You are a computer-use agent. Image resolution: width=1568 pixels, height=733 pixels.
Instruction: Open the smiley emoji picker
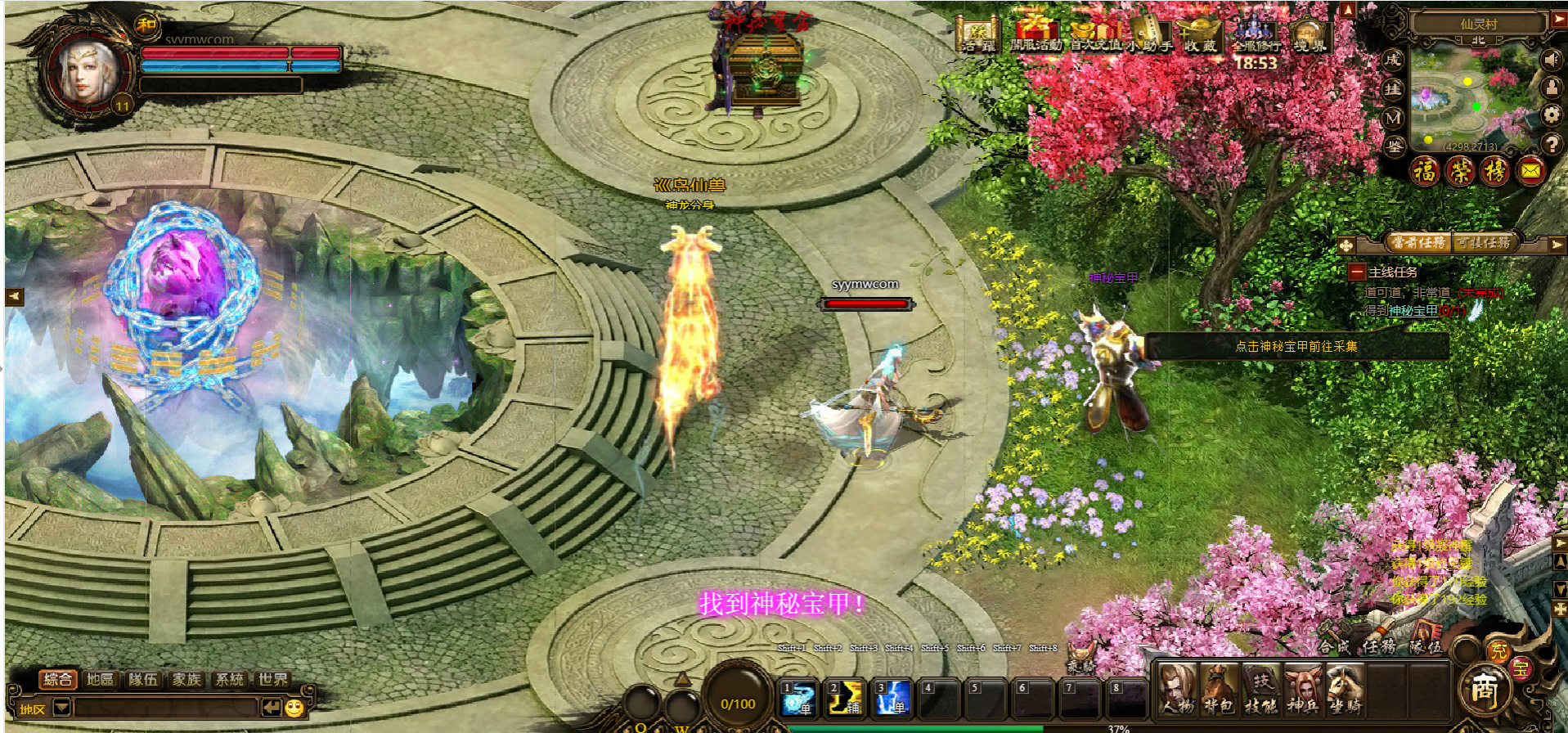click(x=294, y=708)
